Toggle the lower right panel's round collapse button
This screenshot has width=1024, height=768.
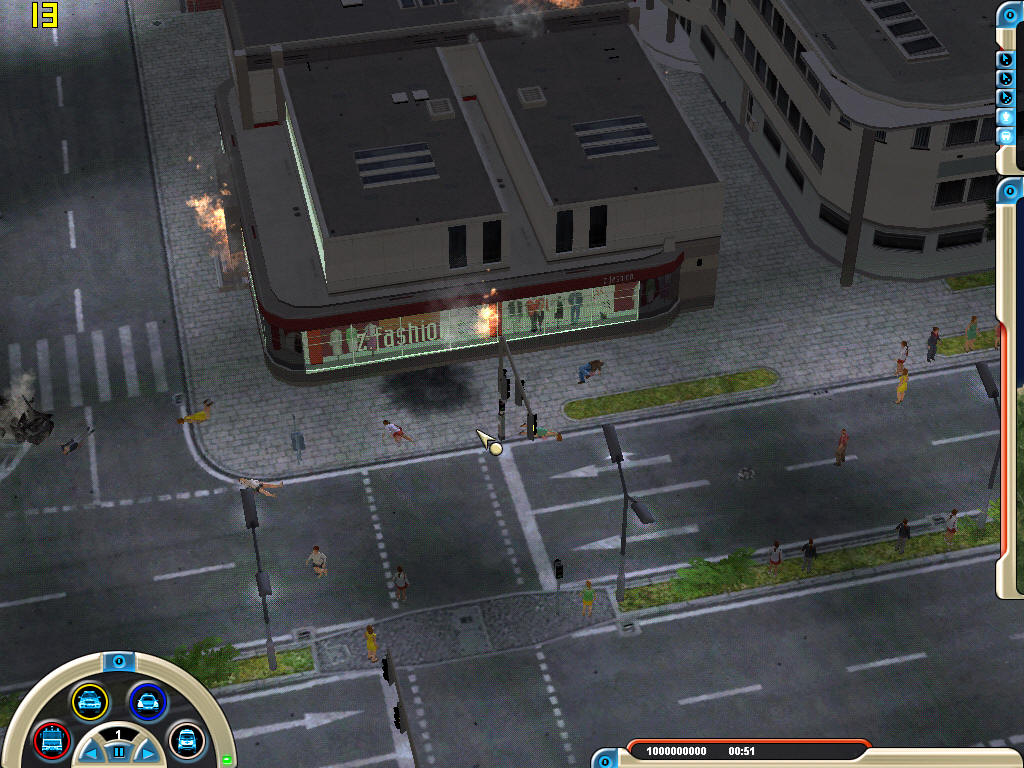(1010, 188)
